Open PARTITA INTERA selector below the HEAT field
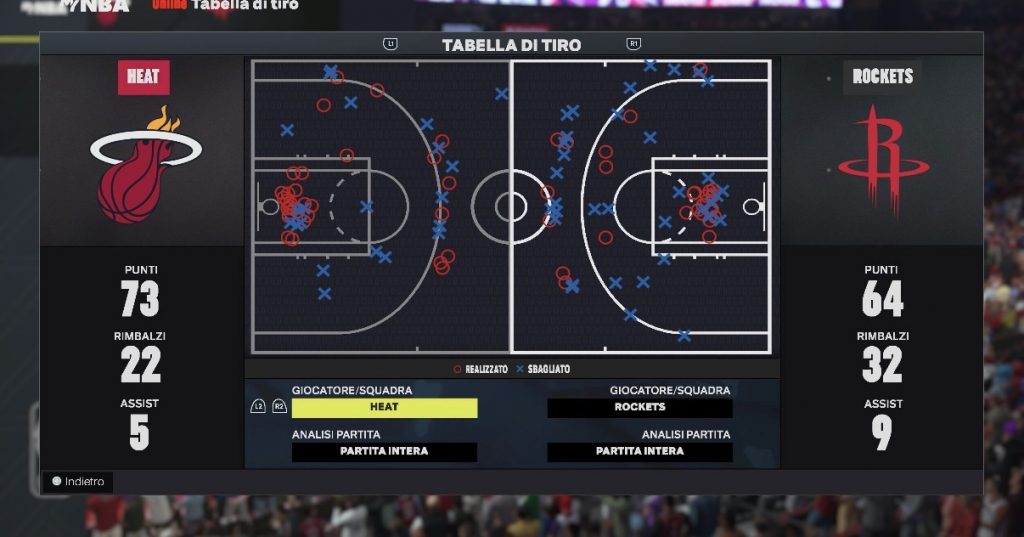 384,452
